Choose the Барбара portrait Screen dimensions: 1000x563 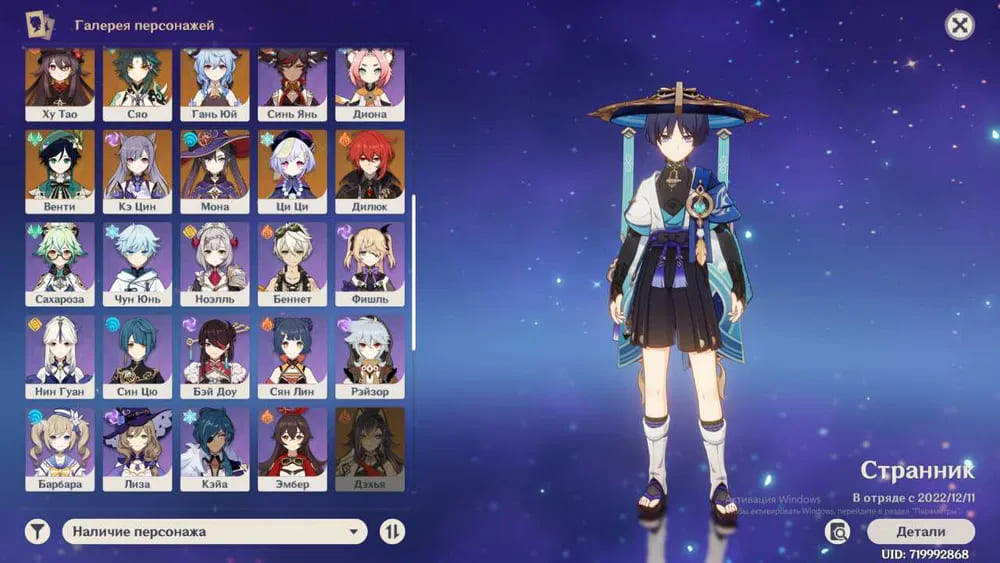59,449
